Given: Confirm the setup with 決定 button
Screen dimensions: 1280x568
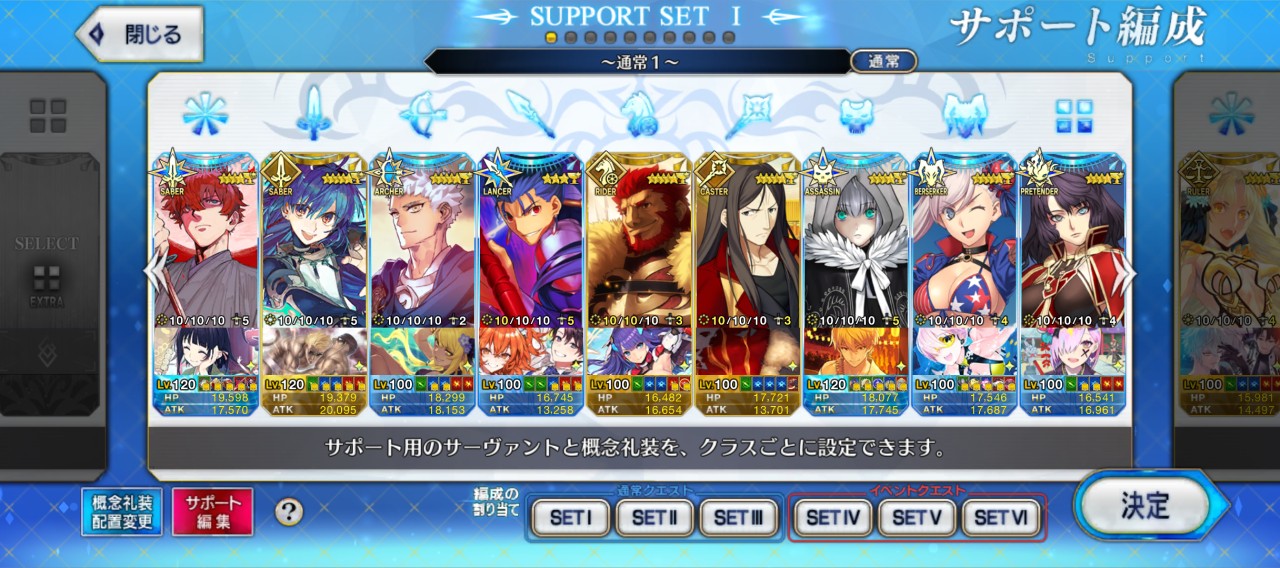Looking at the screenshot, I should click(x=1144, y=505).
